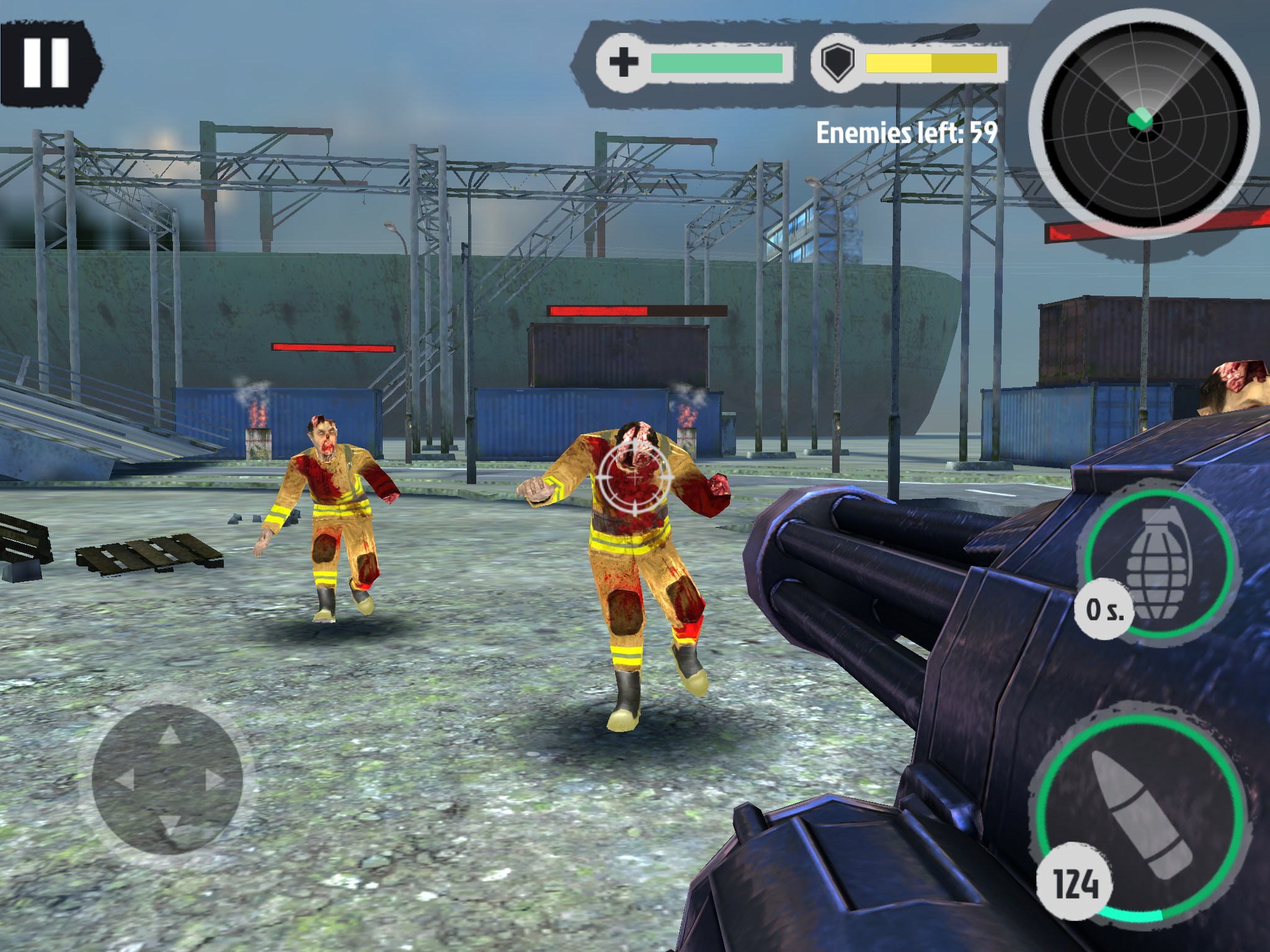This screenshot has height=952, width=1270.
Task: Tap the virtual movement joystick pad
Action: 167,779
